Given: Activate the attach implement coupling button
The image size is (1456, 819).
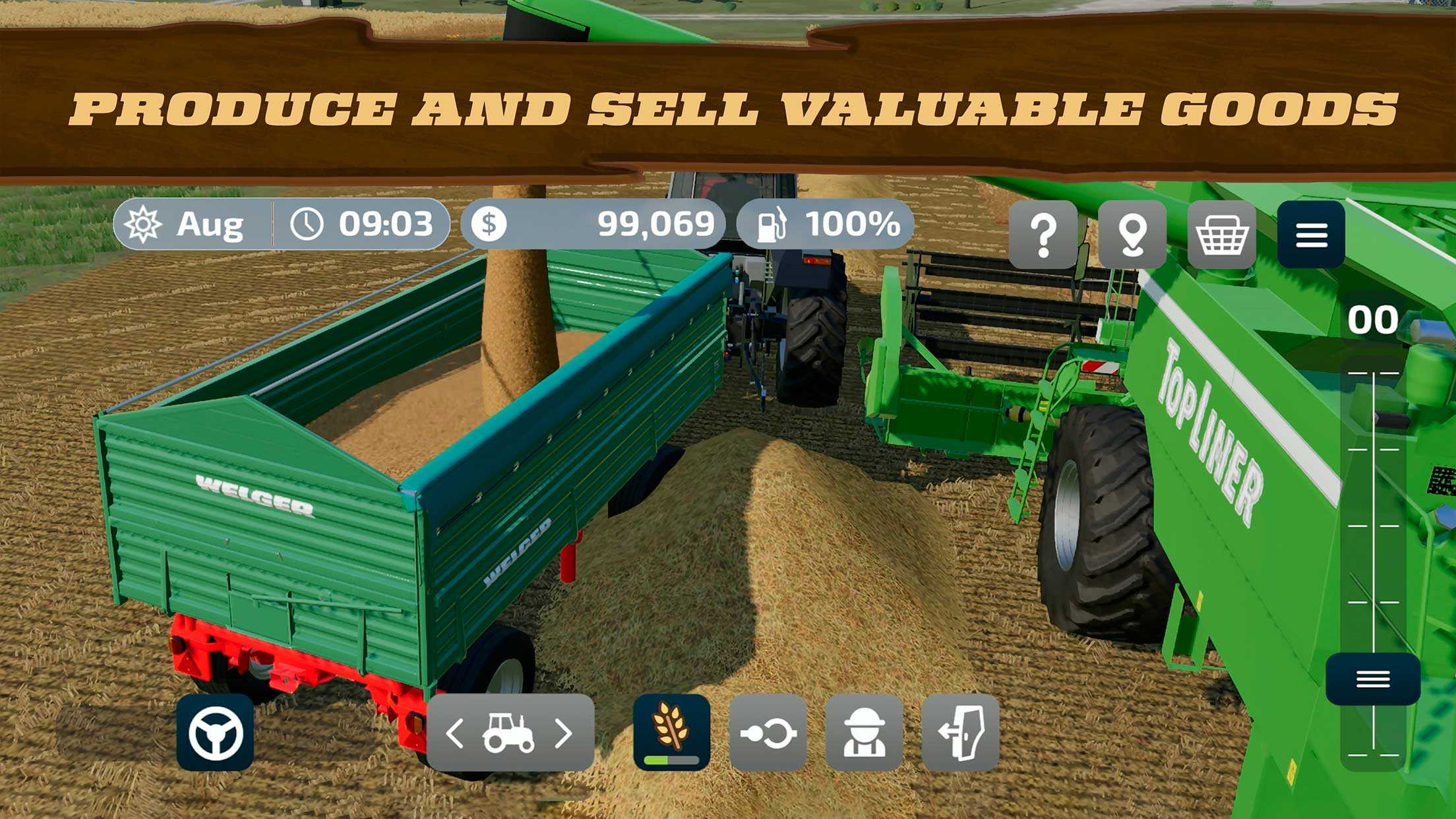Looking at the screenshot, I should (768, 733).
